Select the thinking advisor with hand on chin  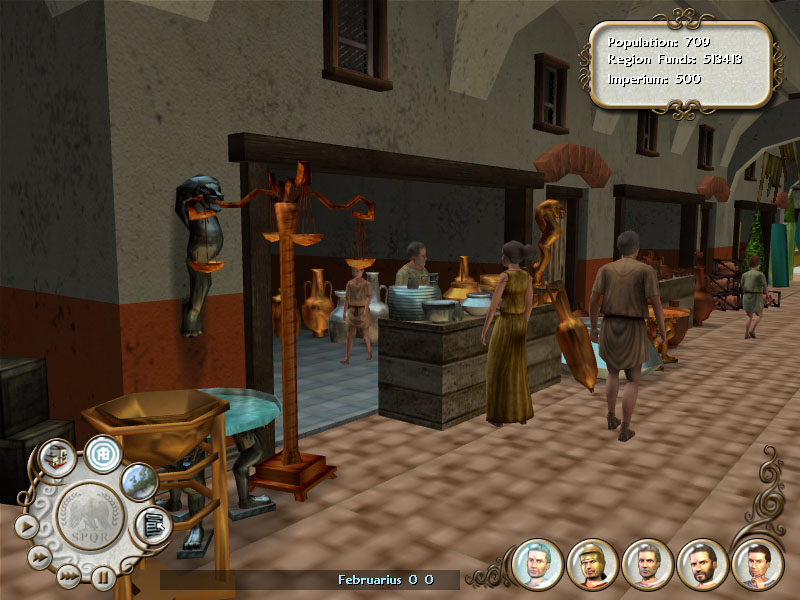point(757,564)
